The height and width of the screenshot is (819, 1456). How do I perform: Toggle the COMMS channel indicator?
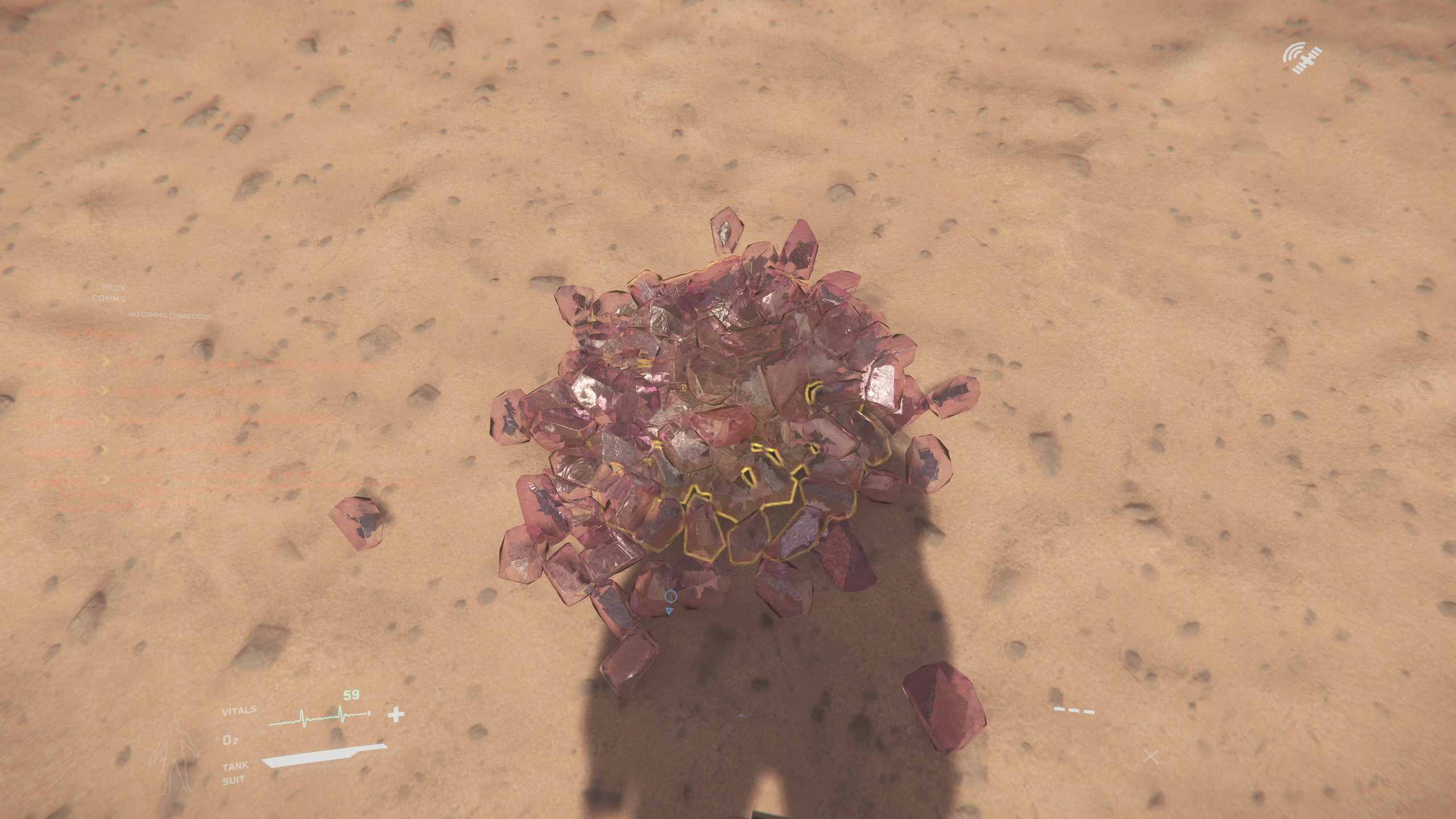(109, 299)
